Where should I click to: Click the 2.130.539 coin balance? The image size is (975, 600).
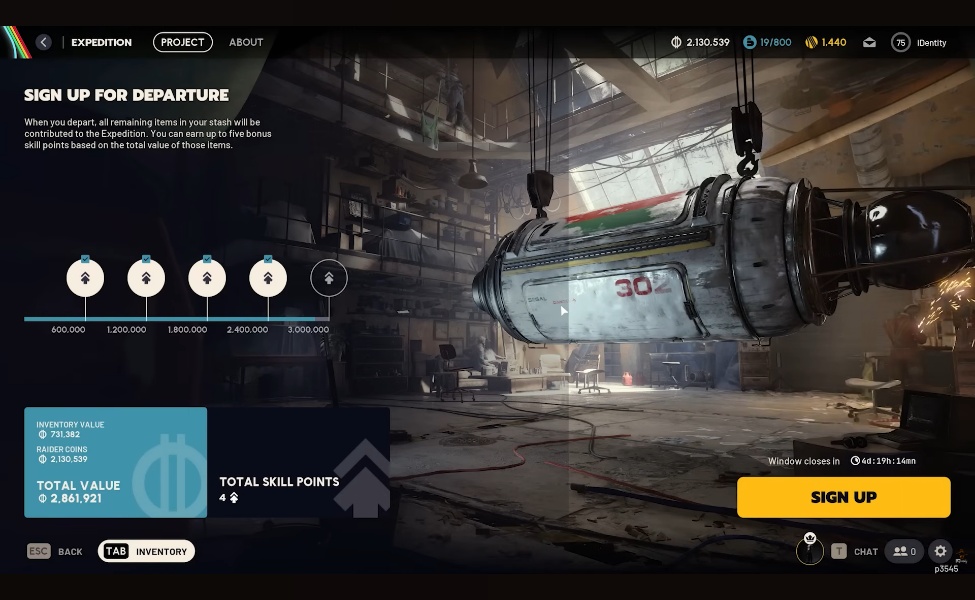(x=700, y=42)
